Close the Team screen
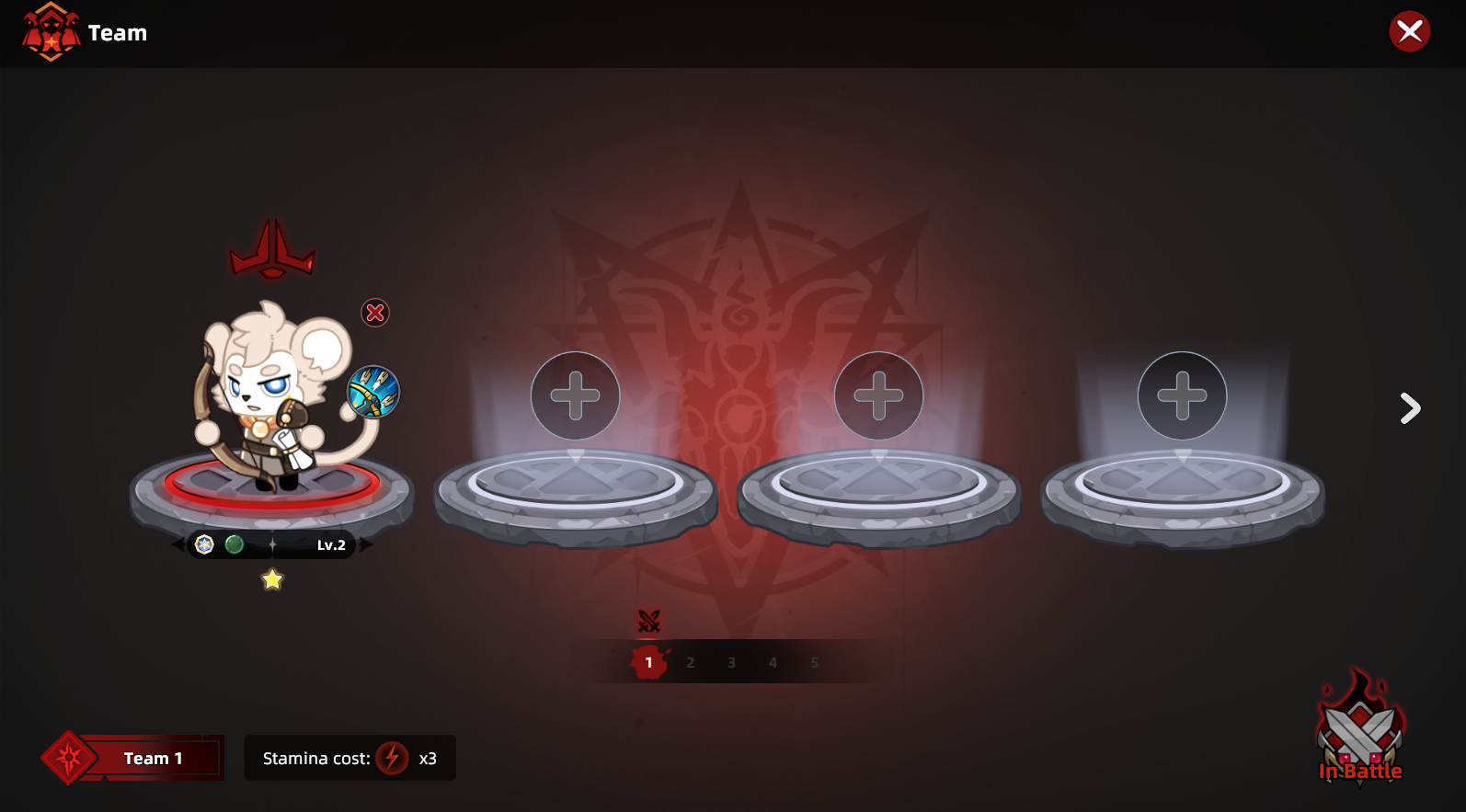Image resolution: width=1466 pixels, height=812 pixels. [x=1409, y=32]
